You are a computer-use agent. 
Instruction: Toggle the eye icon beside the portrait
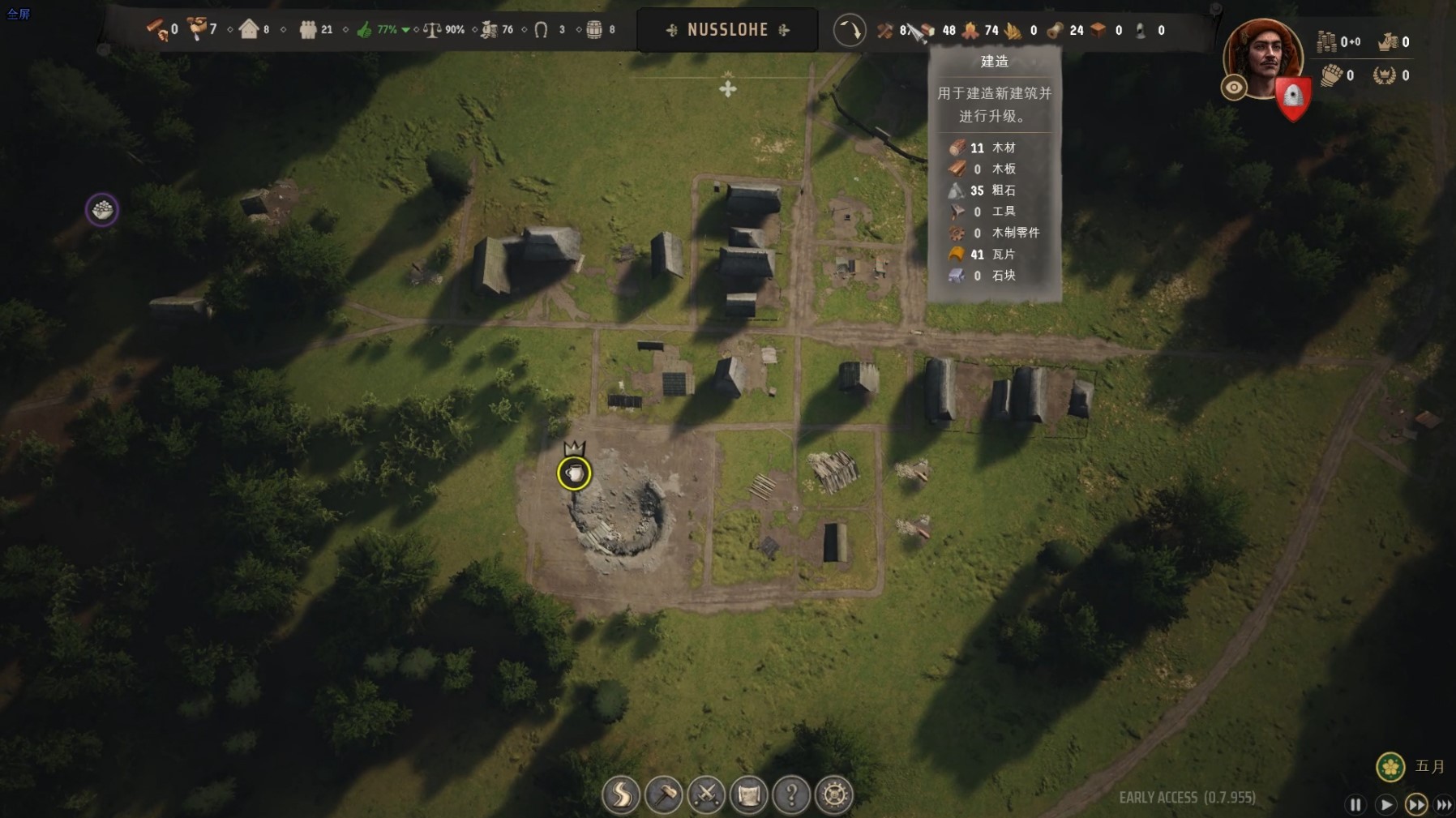tap(1234, 88)
